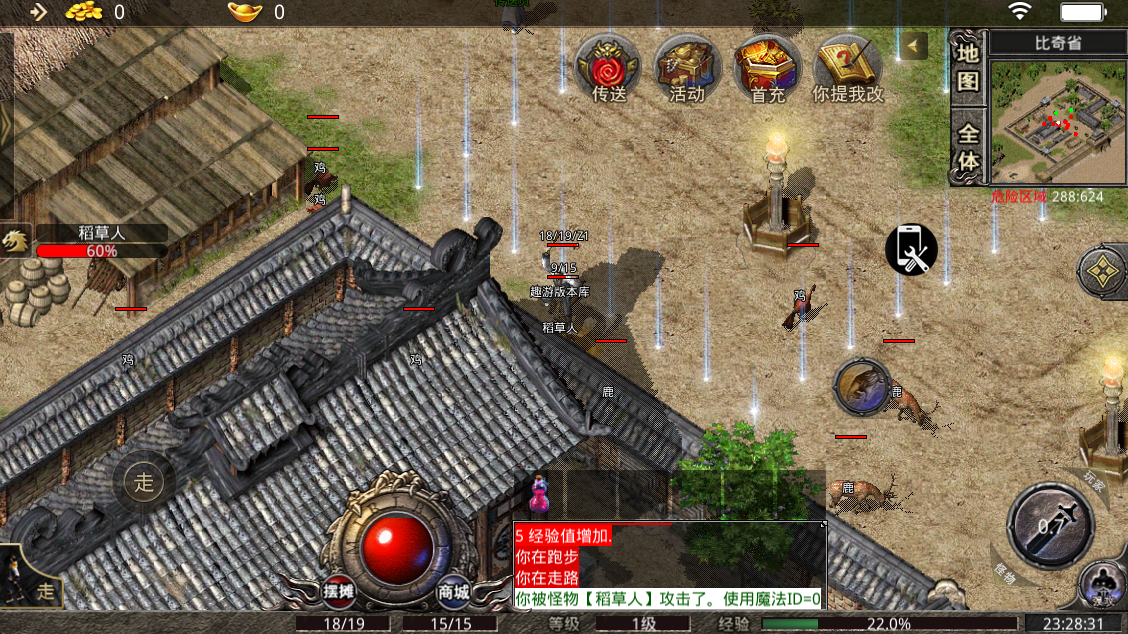Open the 传送 teleport menu
The height and width of the screenshot is (634, 1128).
click(608, 69)
